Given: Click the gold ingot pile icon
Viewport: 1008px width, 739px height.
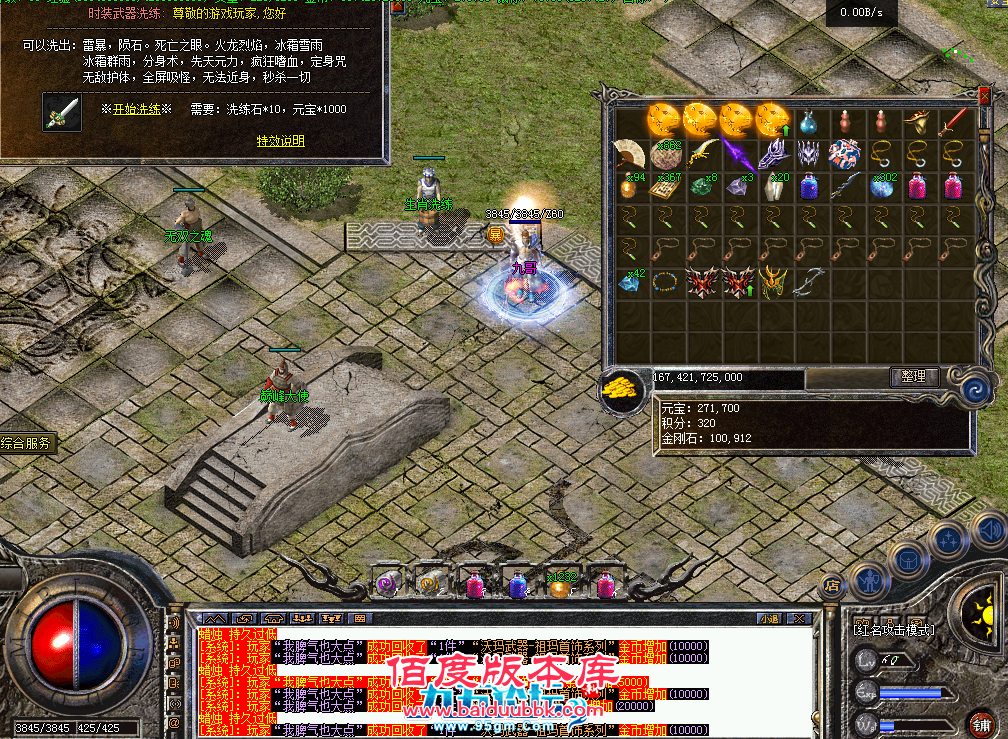Looking at the screenshot, I should click(x=622, y=389).
